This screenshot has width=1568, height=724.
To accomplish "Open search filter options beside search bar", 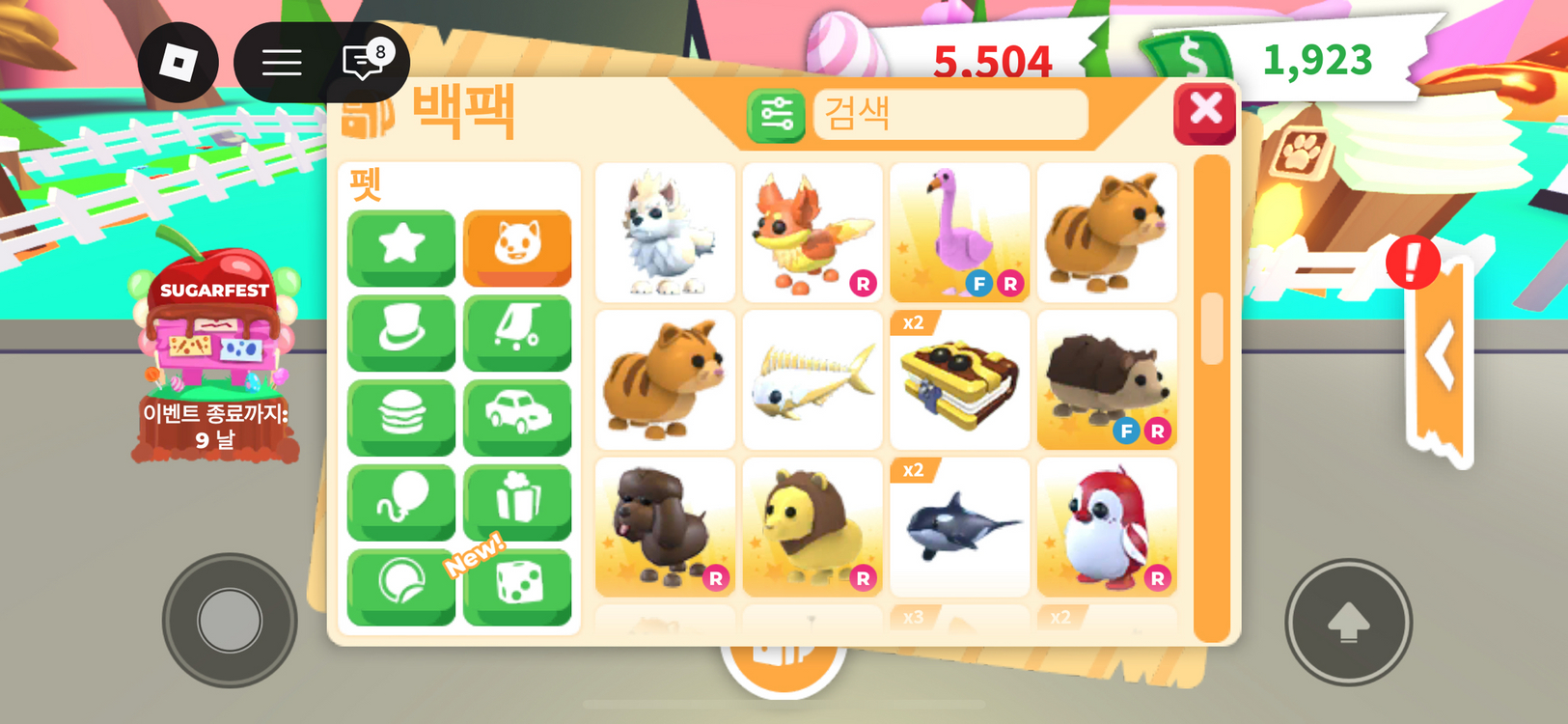I will click(x=775, y=116).
